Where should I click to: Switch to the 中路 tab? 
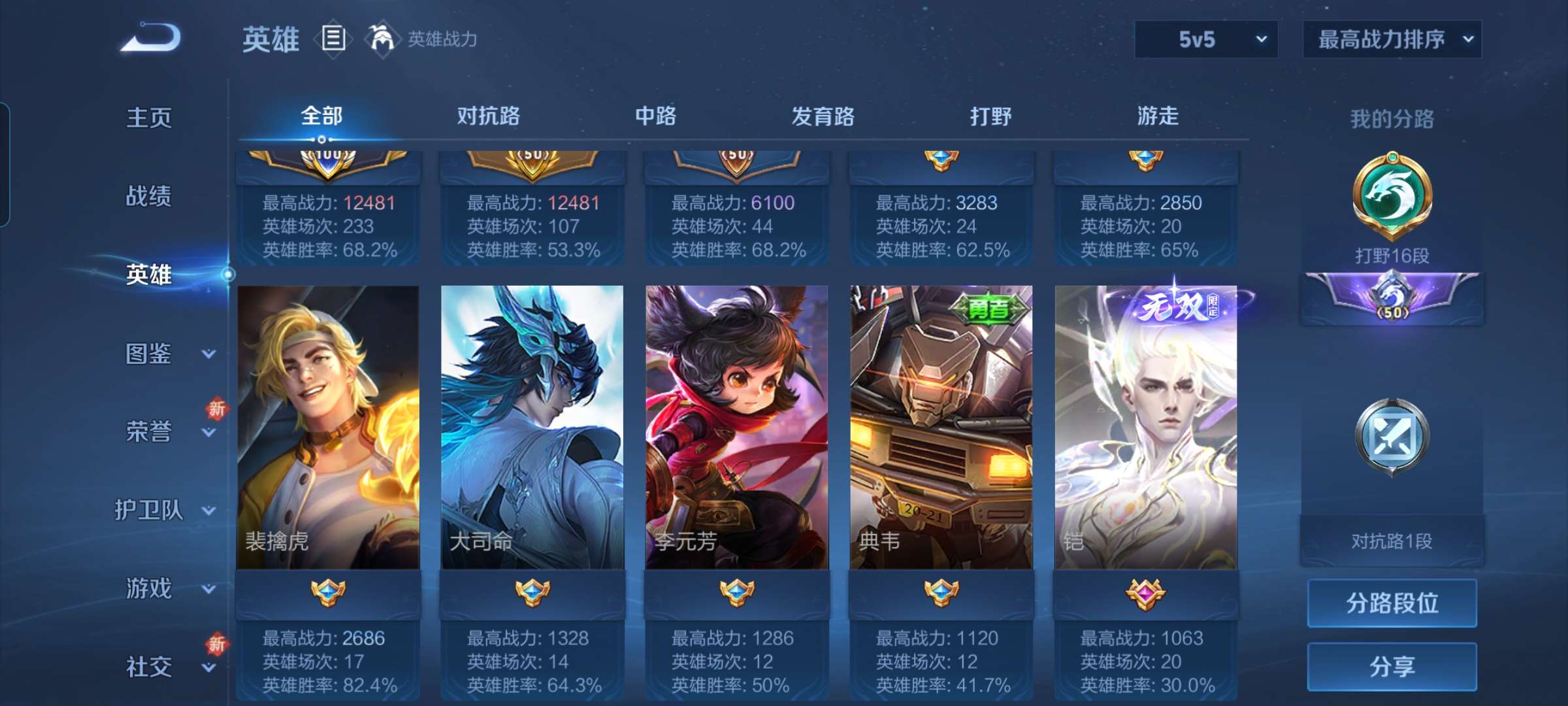(656, 116)
